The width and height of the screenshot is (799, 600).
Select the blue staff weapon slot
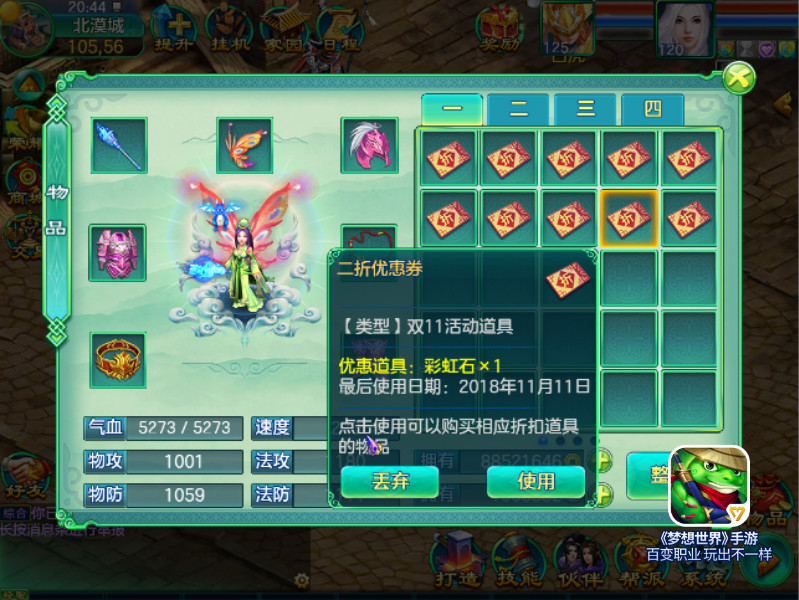click(x=120, y=146)
